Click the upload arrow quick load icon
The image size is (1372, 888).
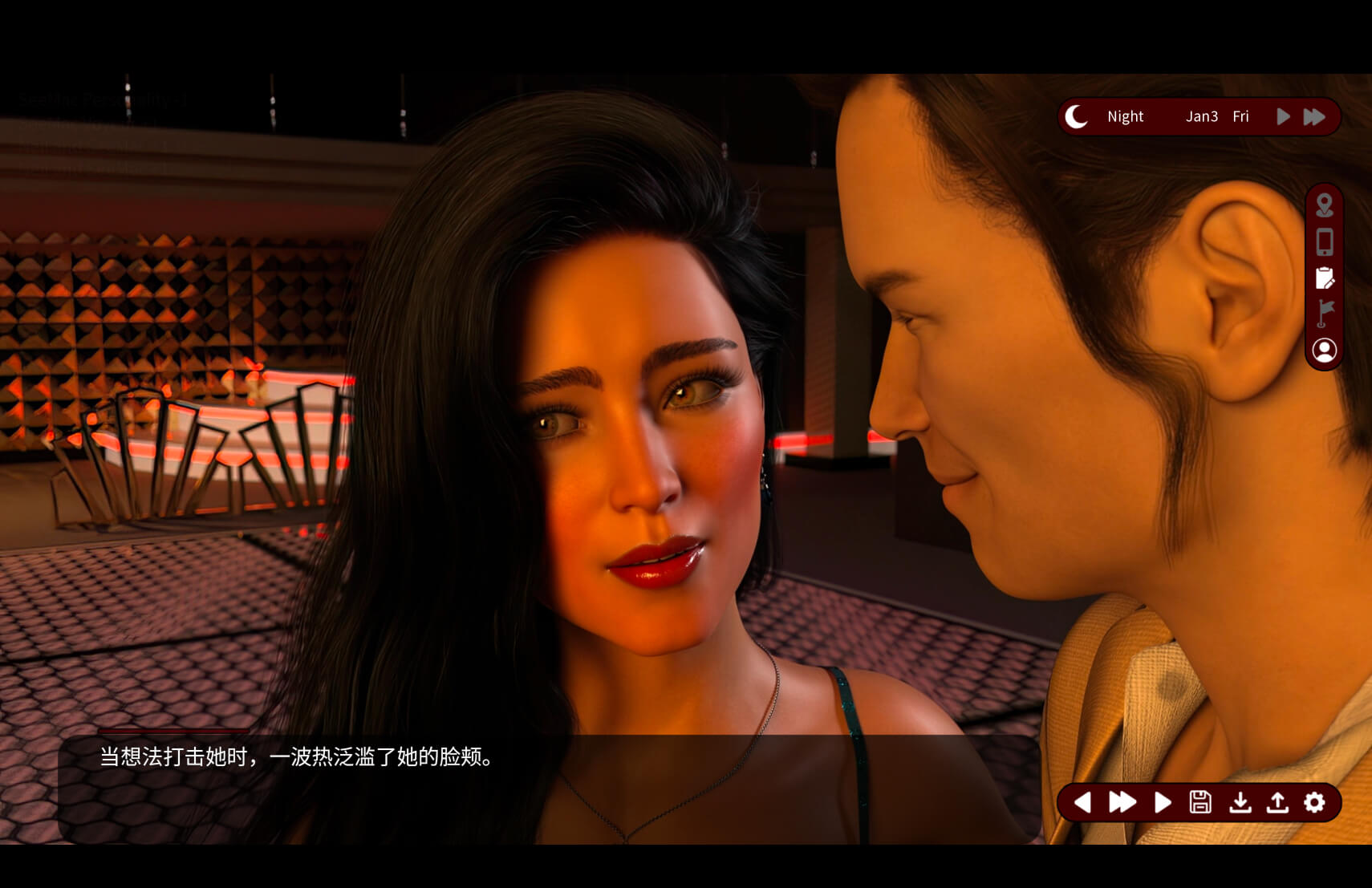coord(1277,802)
